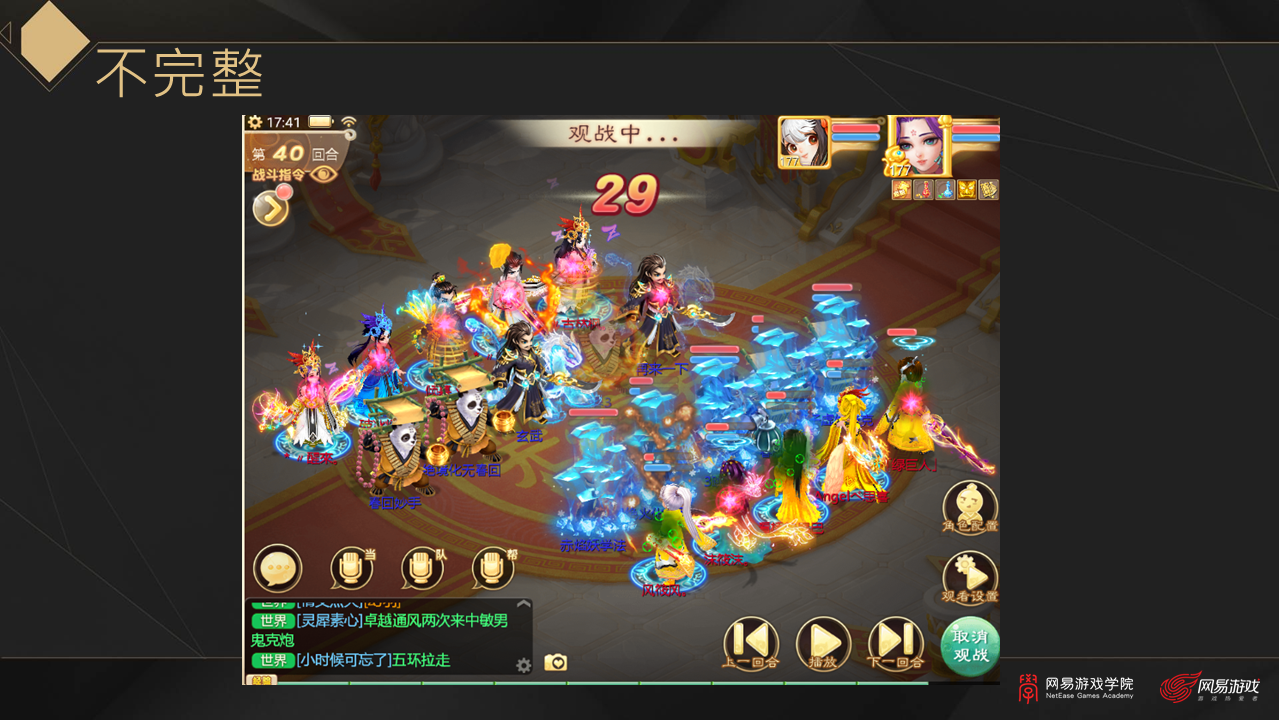The width and height of the screenshot is (1279, 720).
Task: Open the 角色配置 character configuration button
Action: pos(970,506)
